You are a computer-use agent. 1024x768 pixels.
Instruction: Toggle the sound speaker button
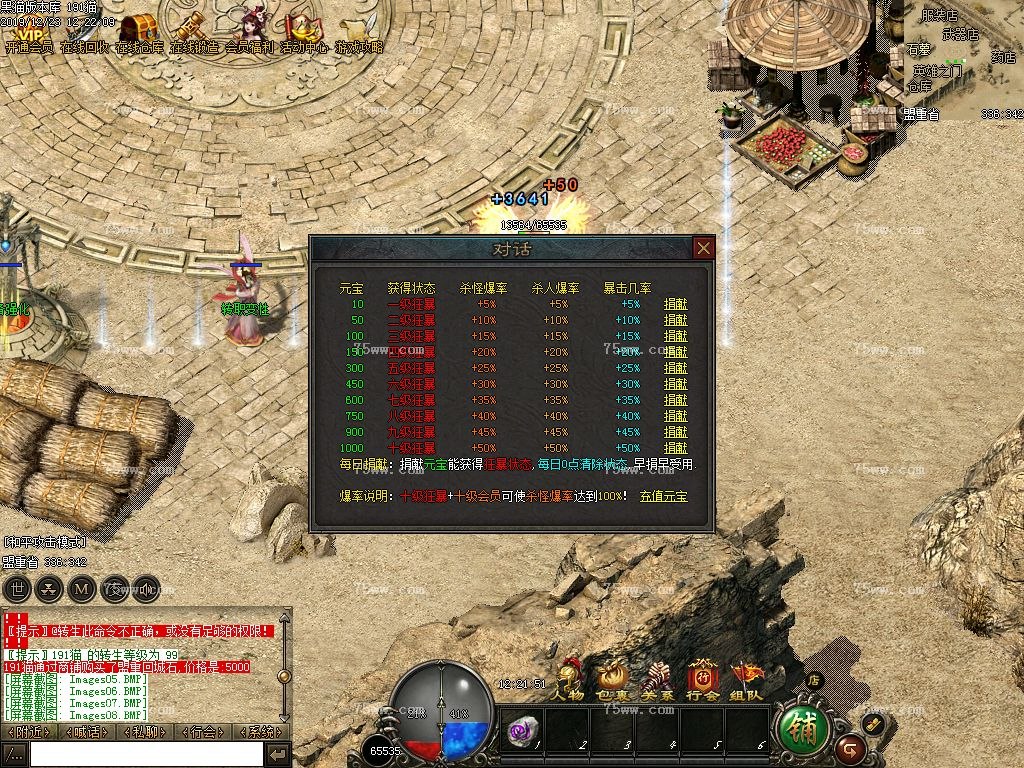147,588
